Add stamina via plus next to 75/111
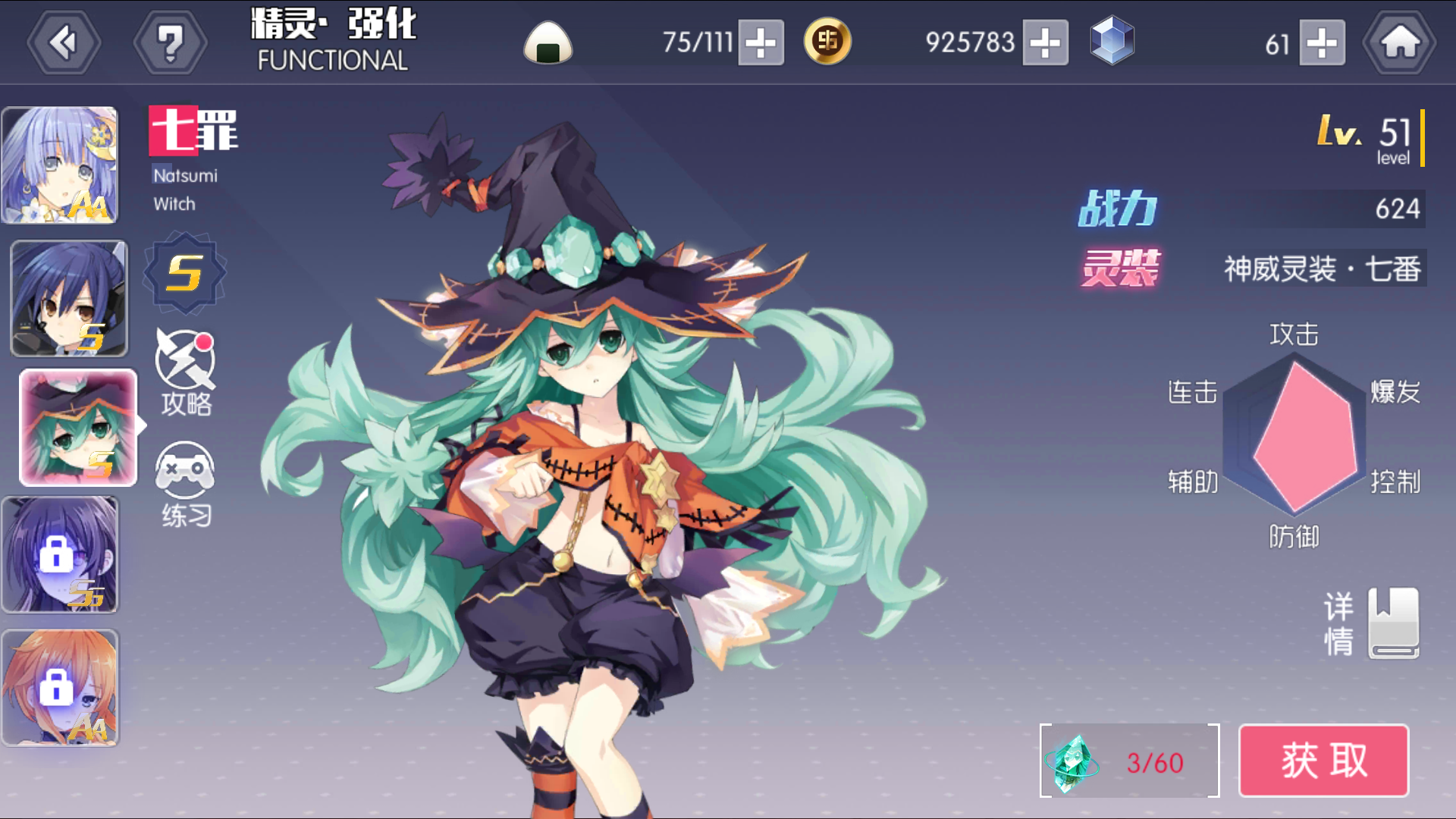 point(762,44)
